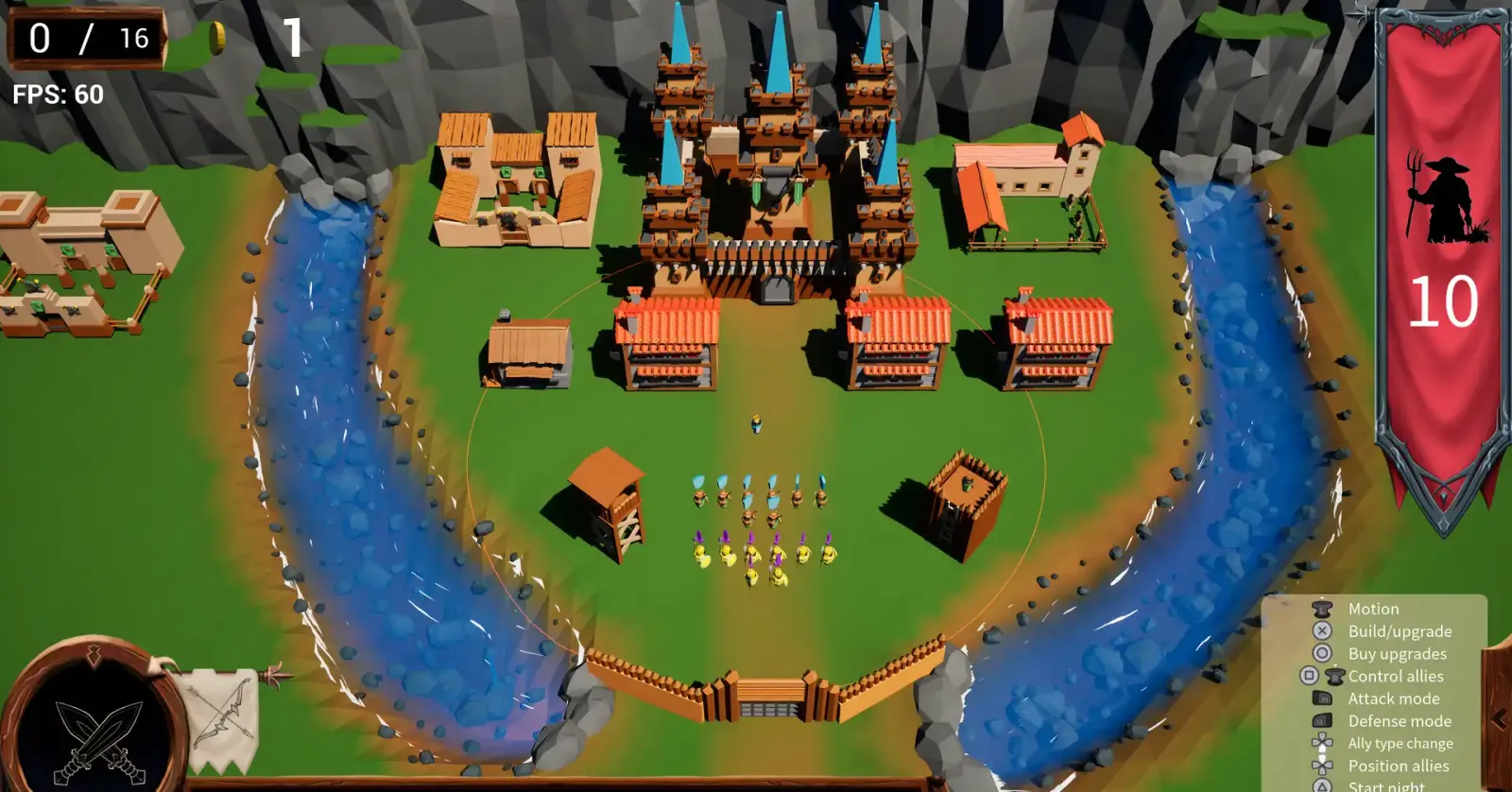The width and height of the screenshot is (1512, 792).
Task: Click the Motion joystick icon
Action: pyautogui.click(x=1320, y=609)
